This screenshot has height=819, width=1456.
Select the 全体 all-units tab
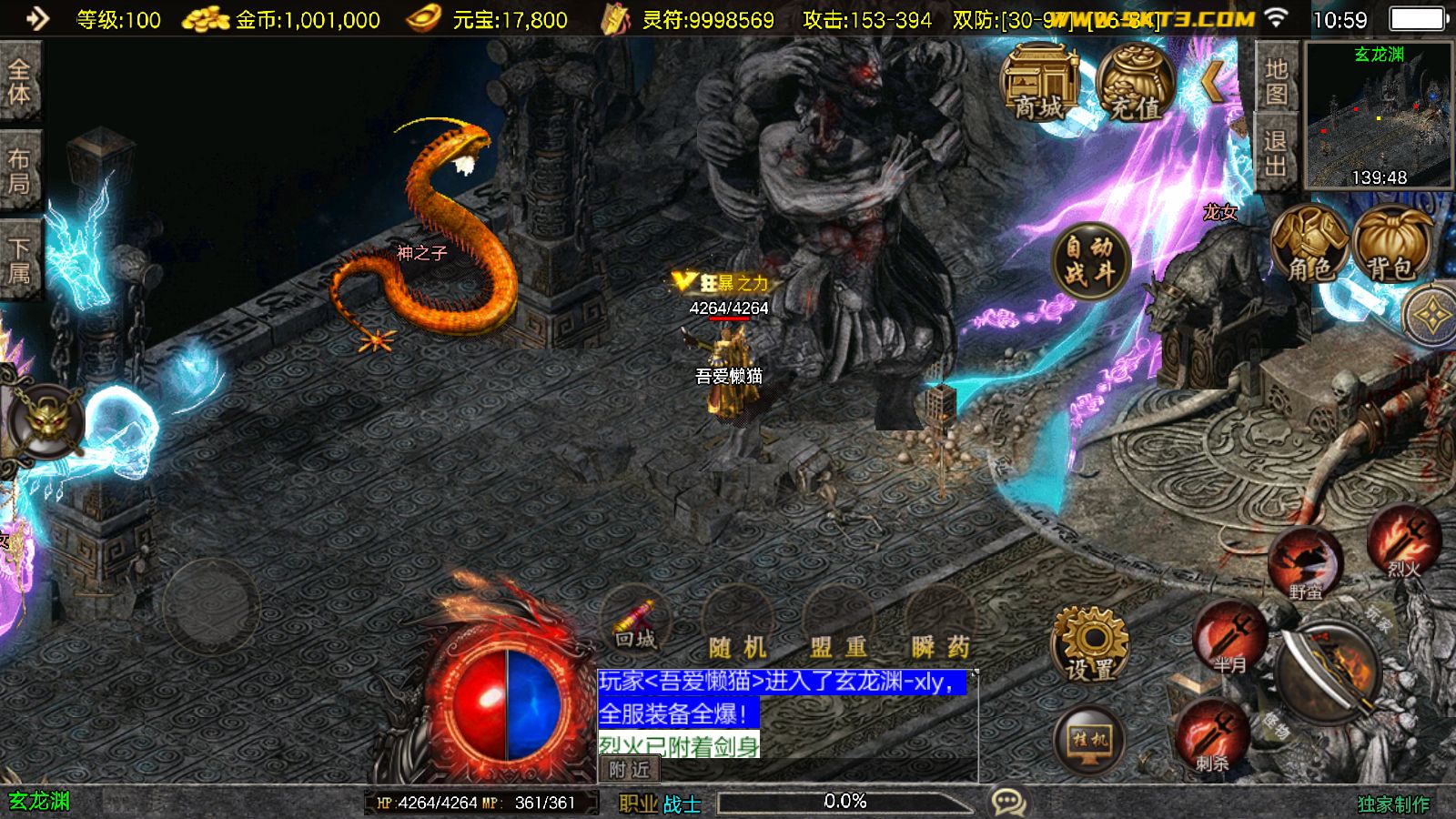point(19,82)
